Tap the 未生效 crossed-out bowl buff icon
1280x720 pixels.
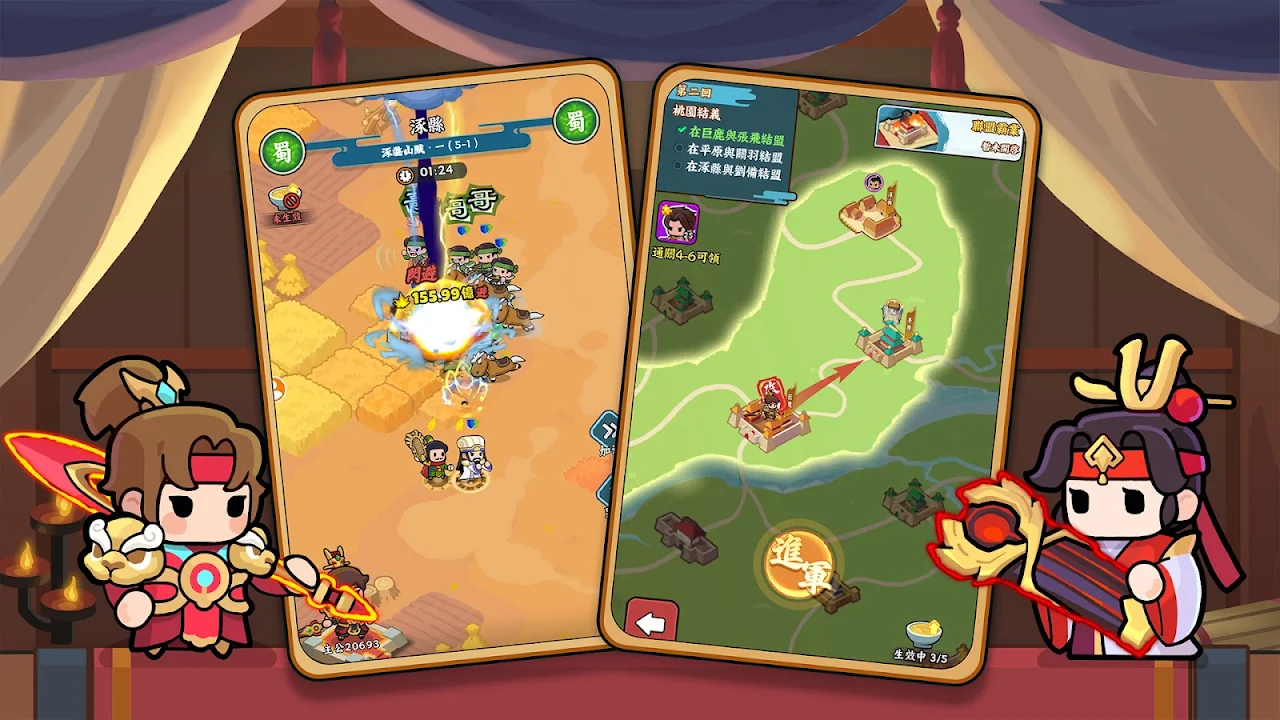tap(287, 200)
